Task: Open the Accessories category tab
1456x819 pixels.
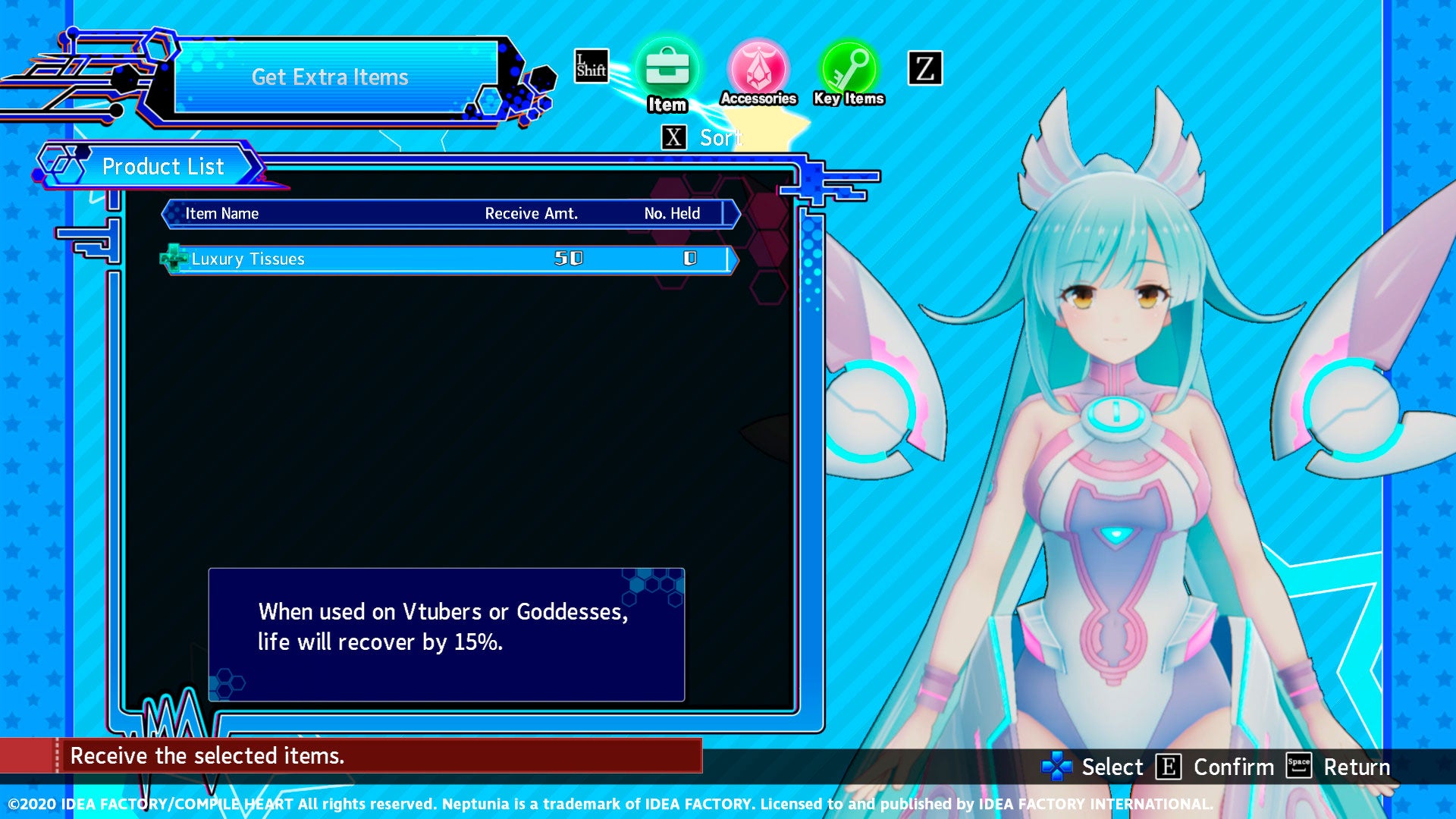Action: tap(758, 71)
